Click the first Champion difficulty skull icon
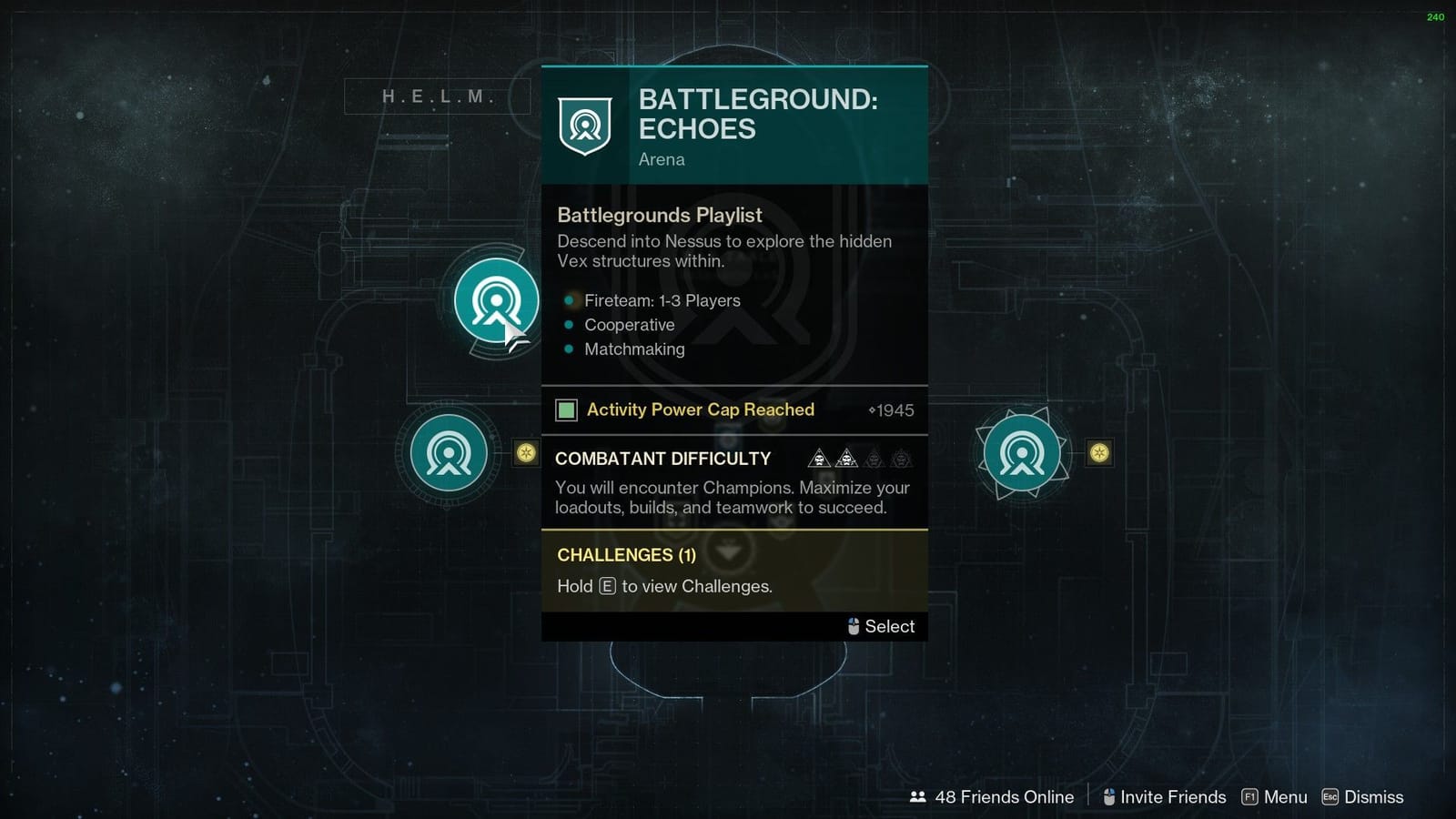The image size is (1456, 819). [819, 460]
